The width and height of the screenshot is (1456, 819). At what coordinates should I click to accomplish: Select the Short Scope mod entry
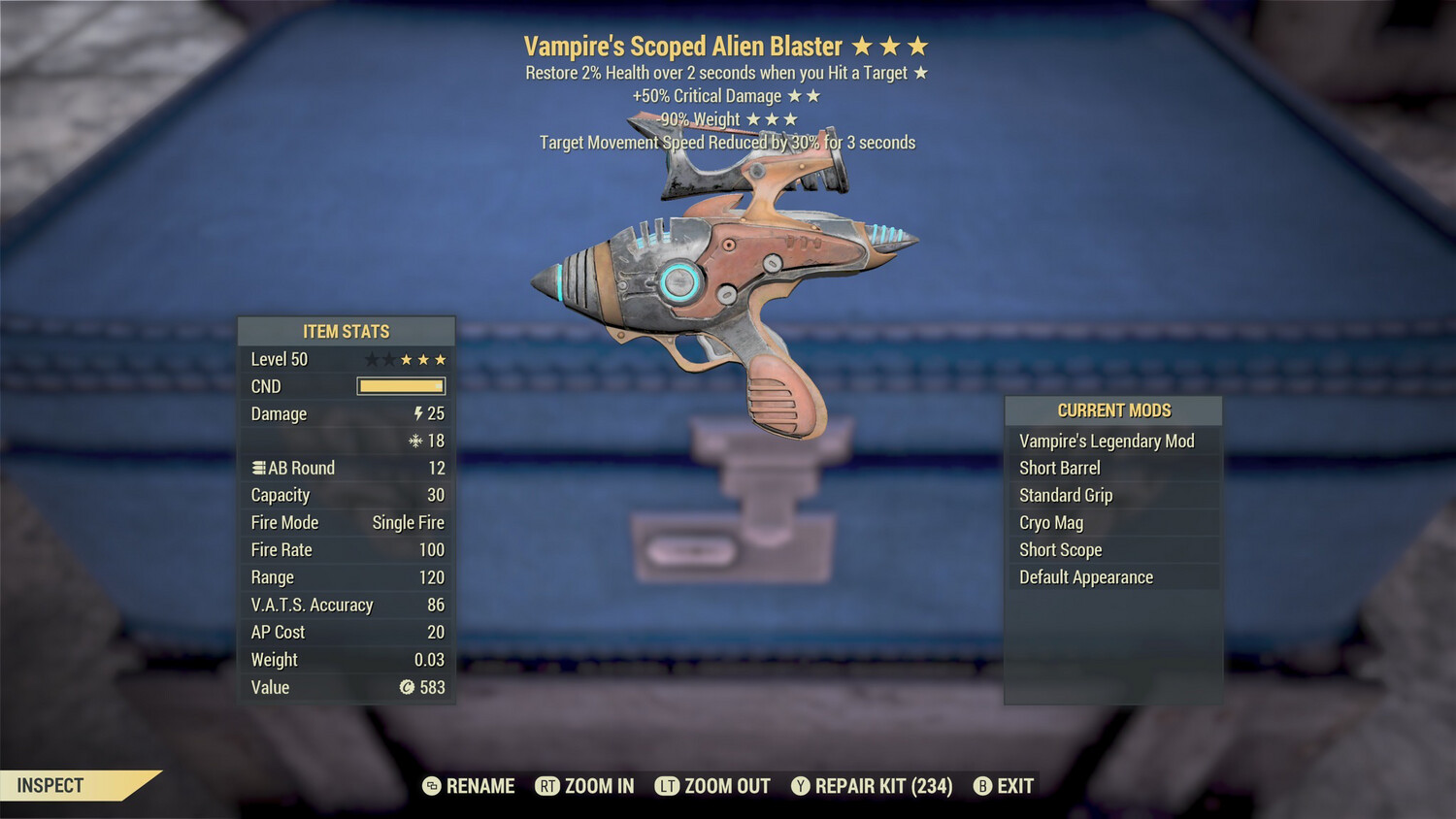pos(1060,549)
